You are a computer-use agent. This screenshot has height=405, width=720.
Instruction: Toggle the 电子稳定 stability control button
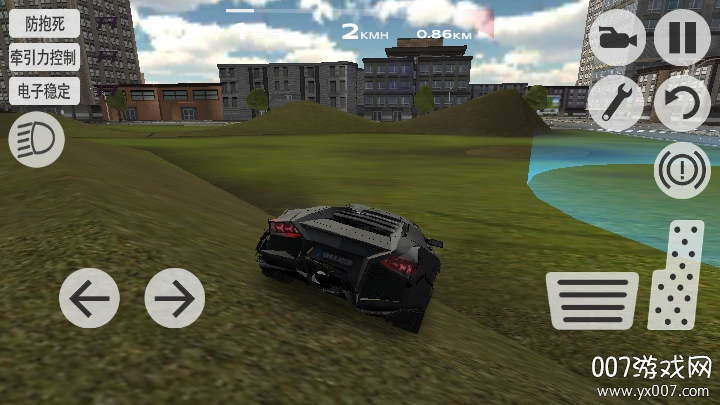point(43,90)
